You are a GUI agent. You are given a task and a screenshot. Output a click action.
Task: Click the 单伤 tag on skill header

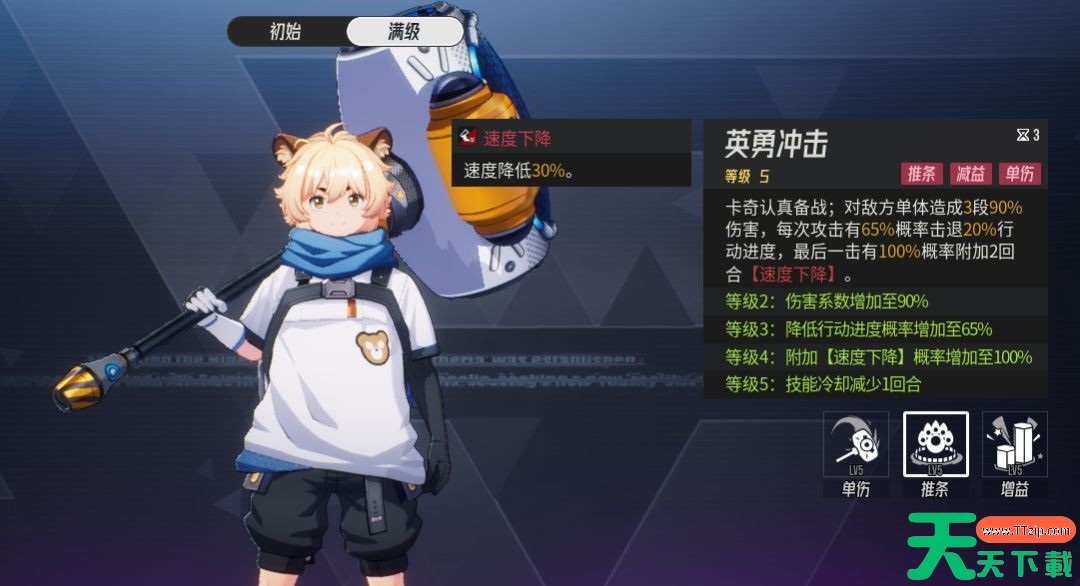(1019, 174)
